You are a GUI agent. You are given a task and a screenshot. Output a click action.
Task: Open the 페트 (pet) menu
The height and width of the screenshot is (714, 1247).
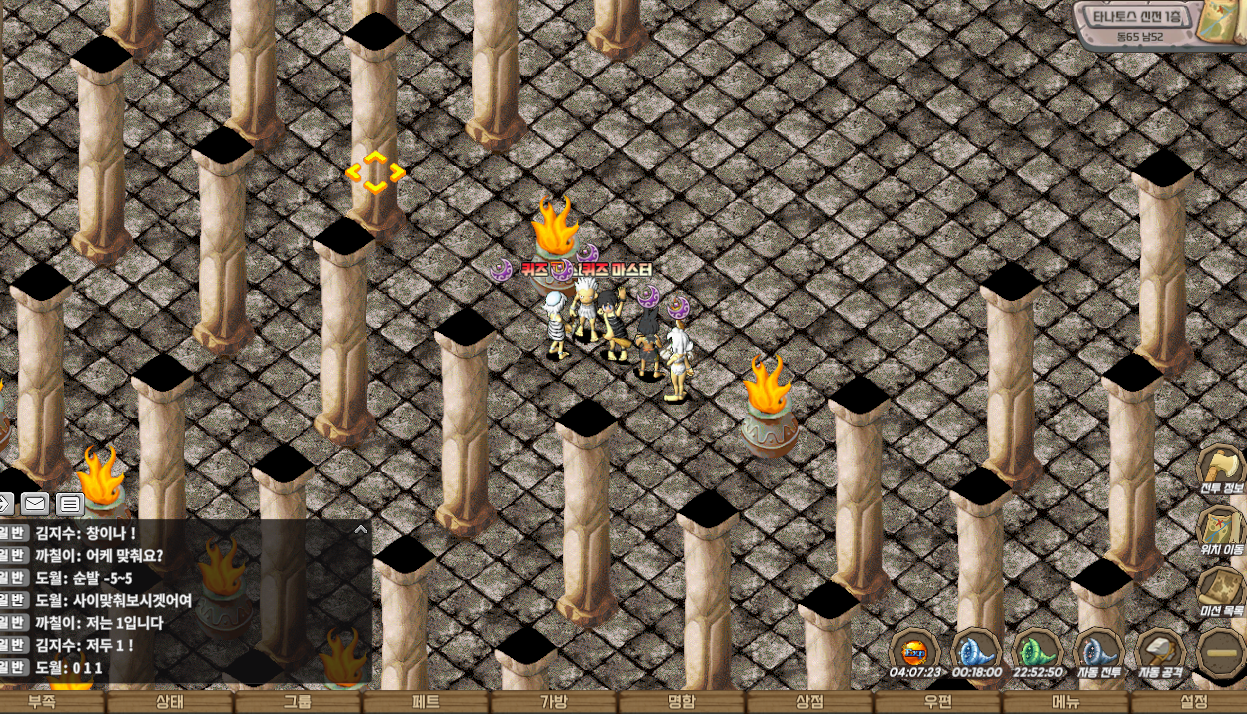point(426,702)
